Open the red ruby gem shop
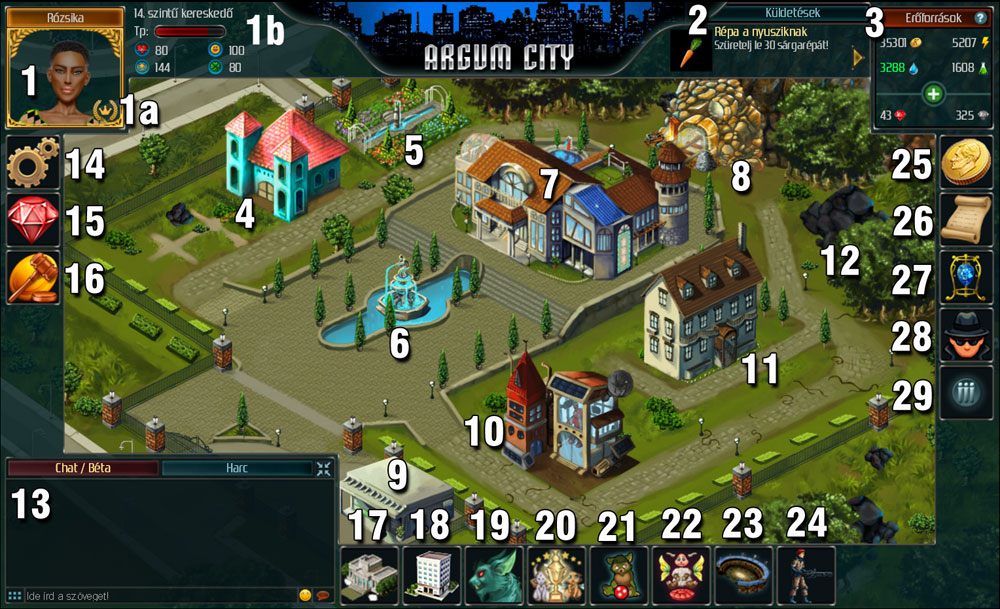The width and height of the screenshot is (1000, 609). [x=33, y=220]
